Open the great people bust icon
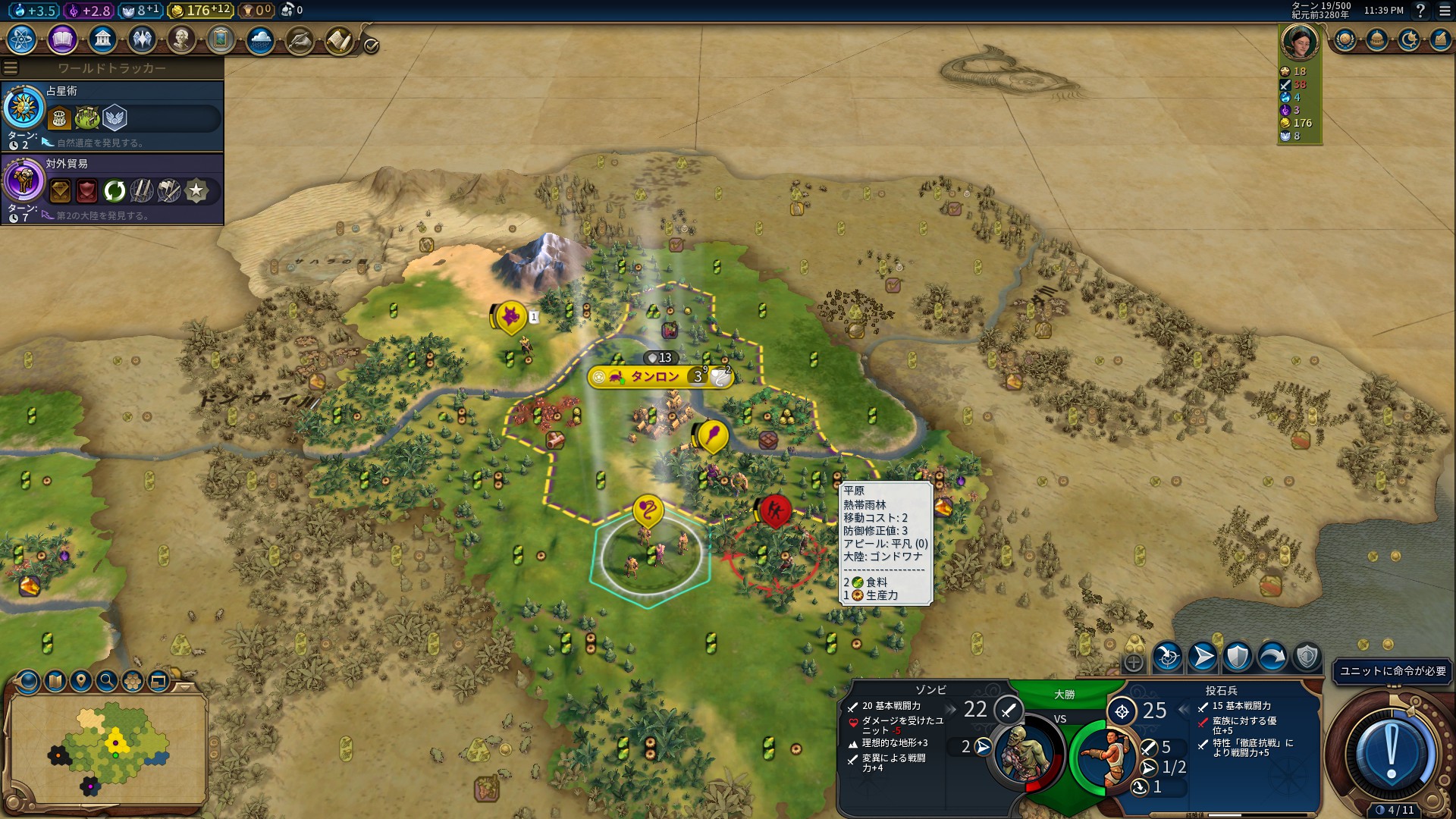The height and width of the screenshot is (819, 1456). click(181, 39)
